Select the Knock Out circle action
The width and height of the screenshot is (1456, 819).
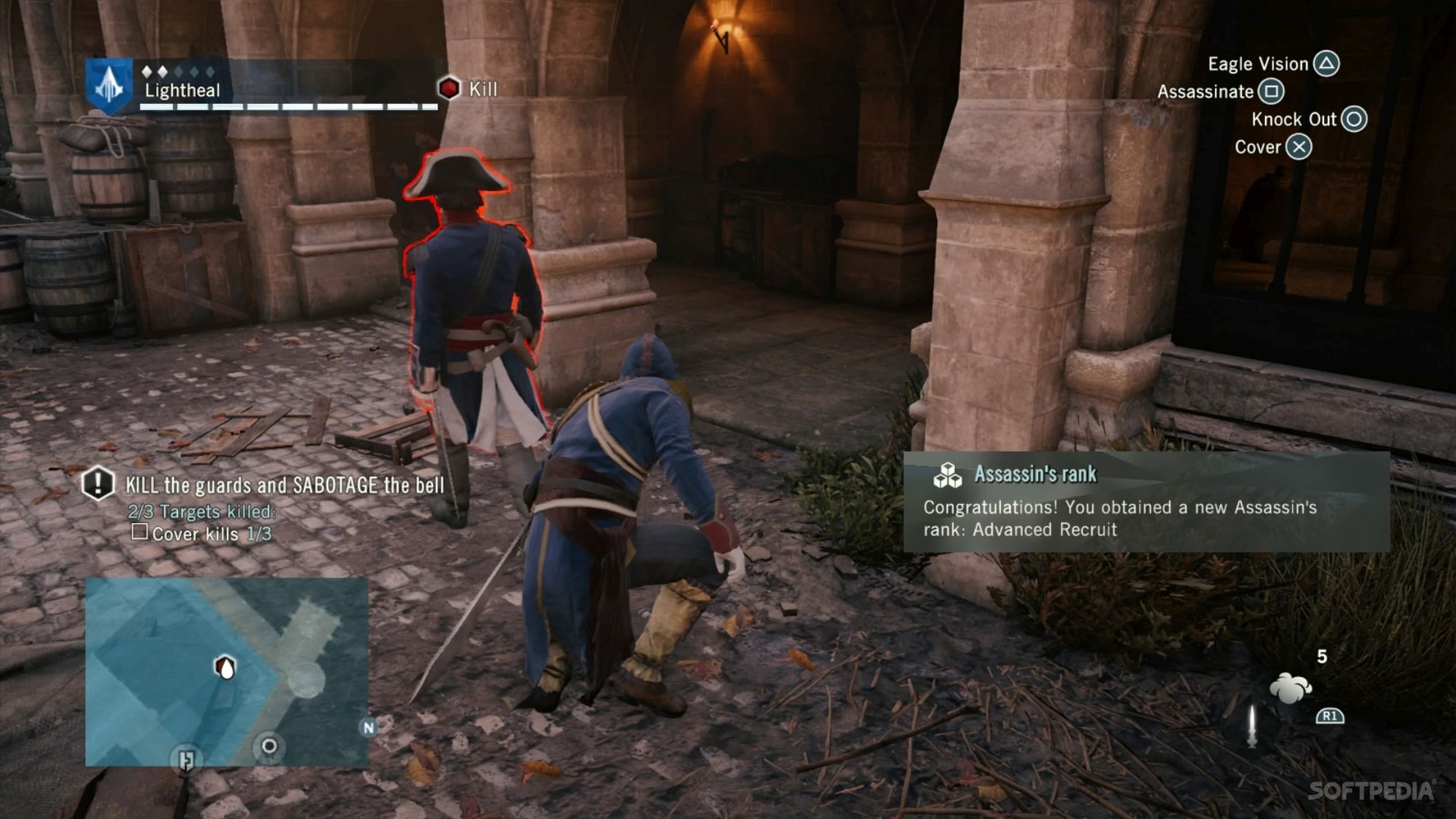pyautogui.click(x=1355, y=119)
